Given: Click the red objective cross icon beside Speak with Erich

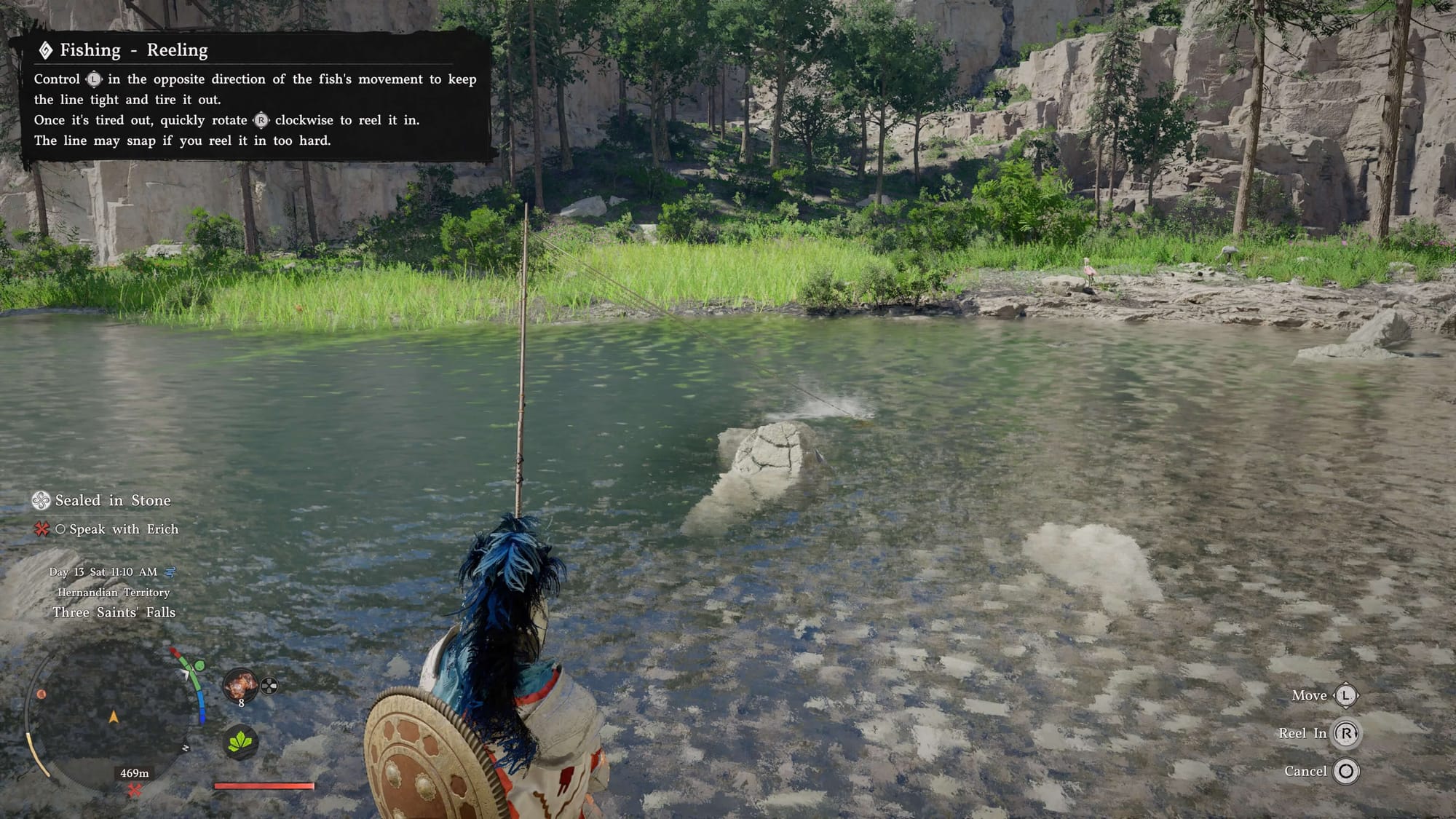Looking at the screenshot, I should [41, 529].
